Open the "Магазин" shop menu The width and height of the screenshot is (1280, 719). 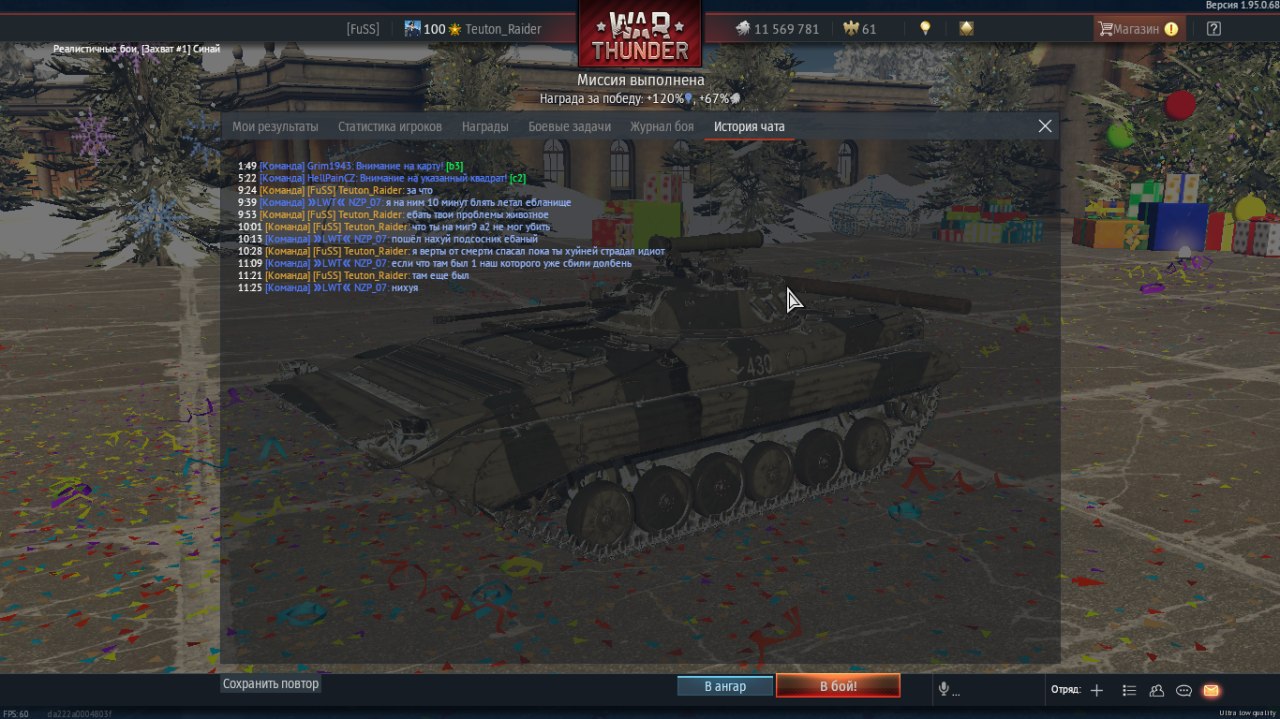(1138, 29)
